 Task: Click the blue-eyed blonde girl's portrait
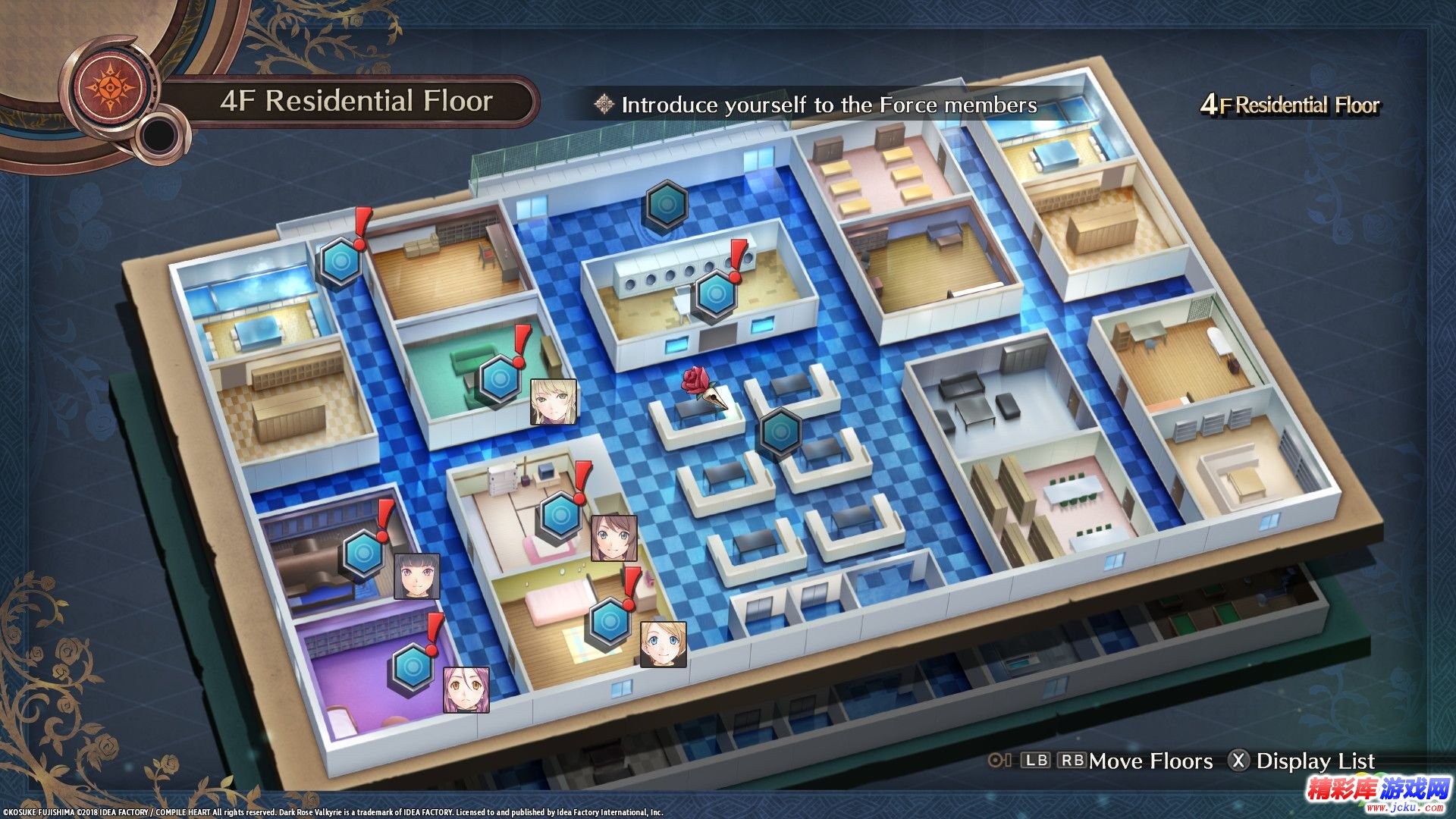coord(664,645)
